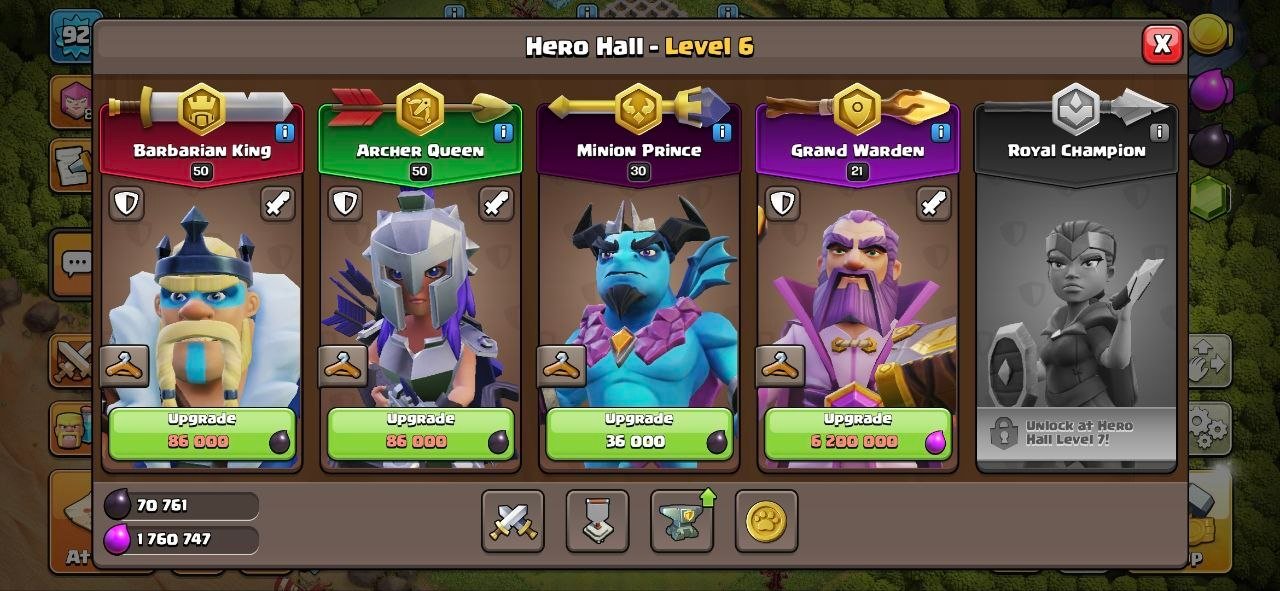
Task: Toggle Barbarian King sword mode
Action: (x=278, y=204)
